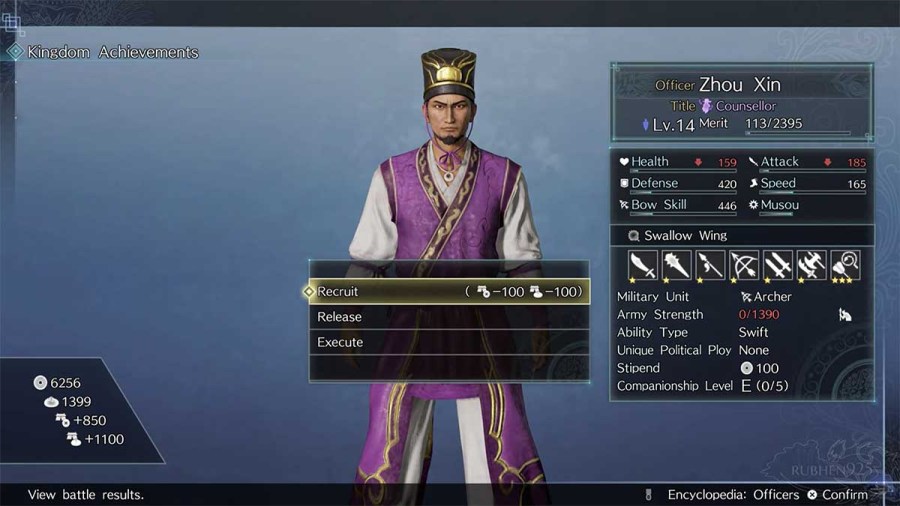900x506 pixels.
Task: Click the twin swords weapon icon
Action: [x=778, y=265]
